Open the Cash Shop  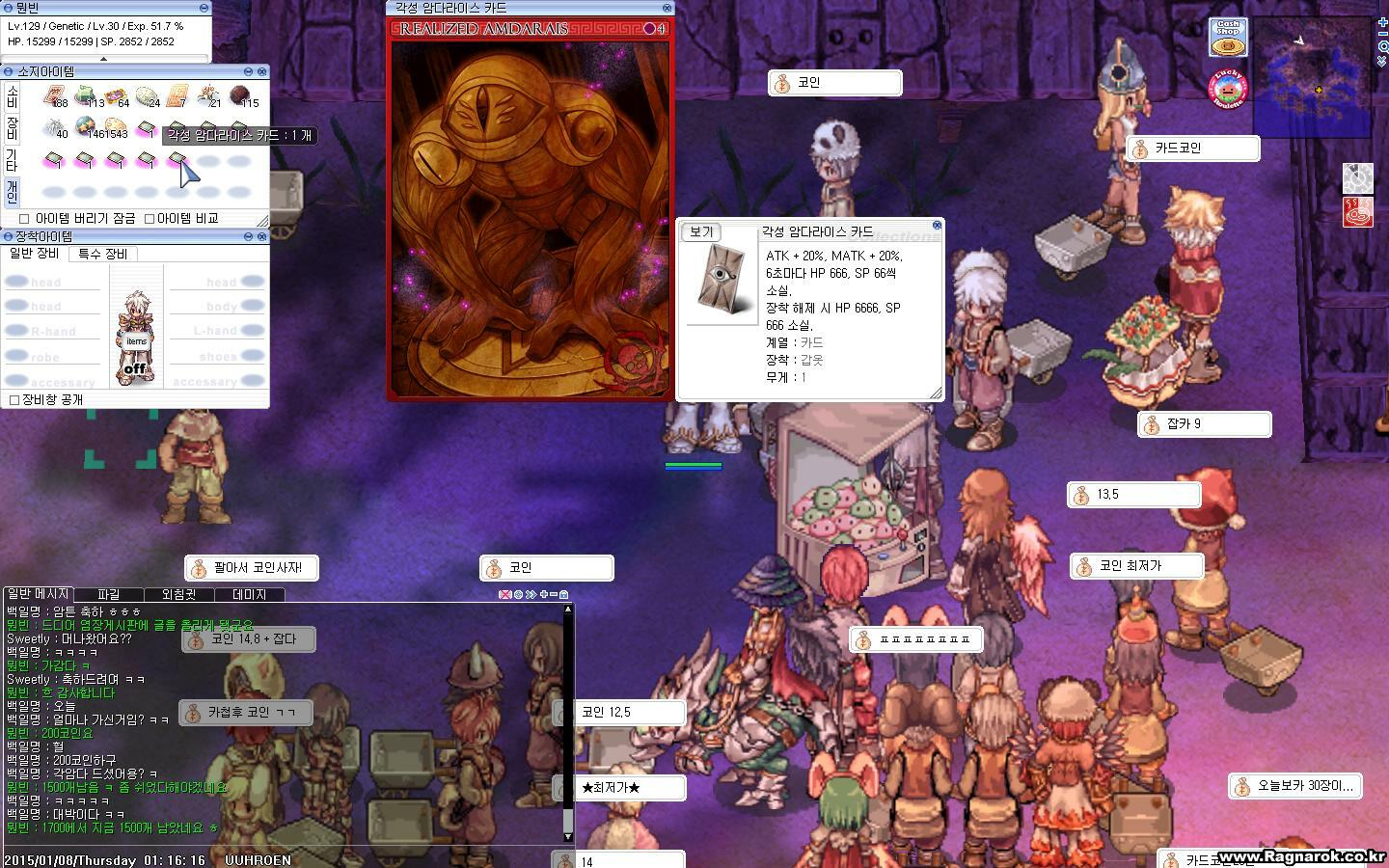(x=1227, y=37)
